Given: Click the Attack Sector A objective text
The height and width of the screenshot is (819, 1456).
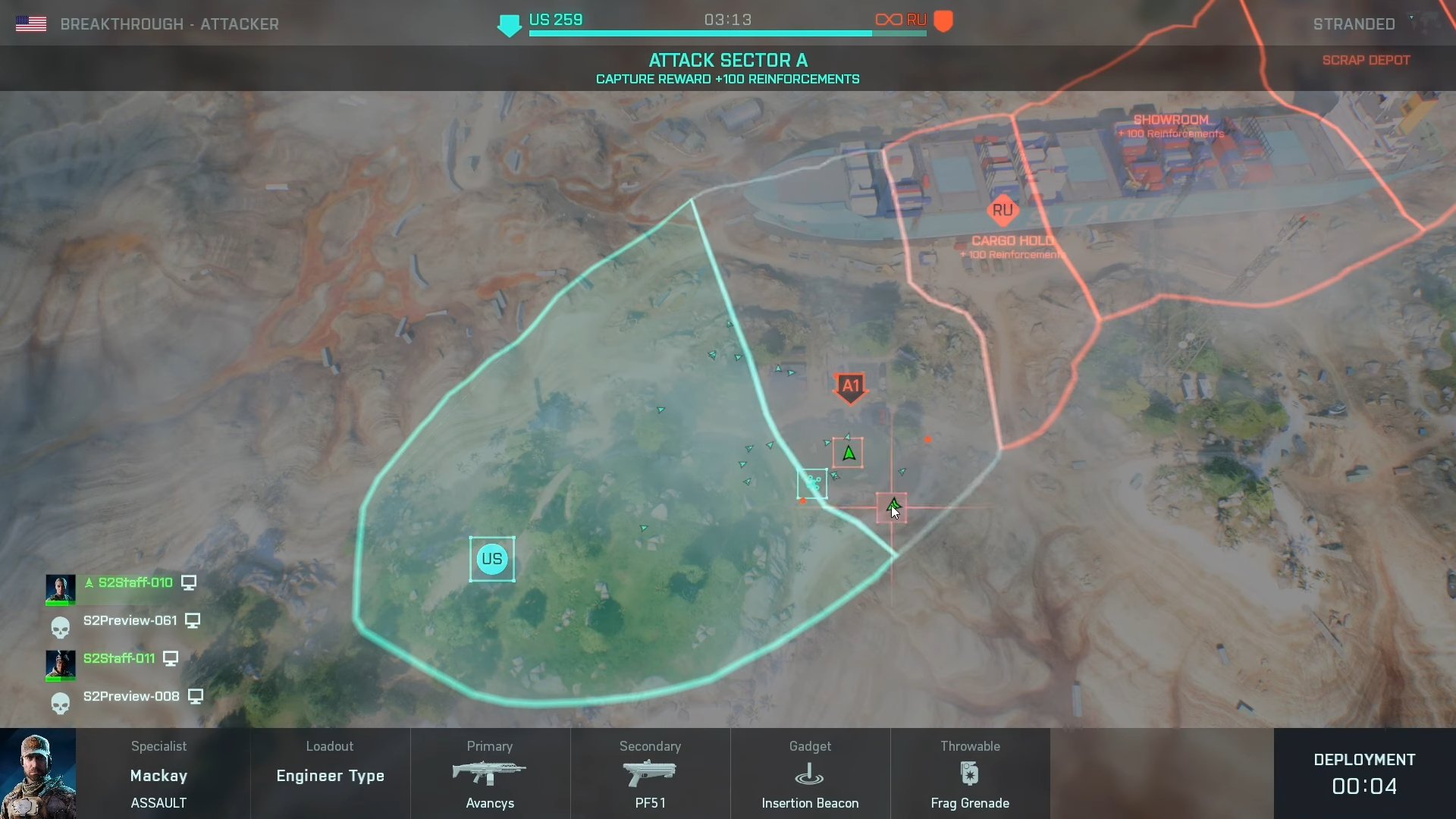Looking at the screenshot, I should (x=727, y=61).
